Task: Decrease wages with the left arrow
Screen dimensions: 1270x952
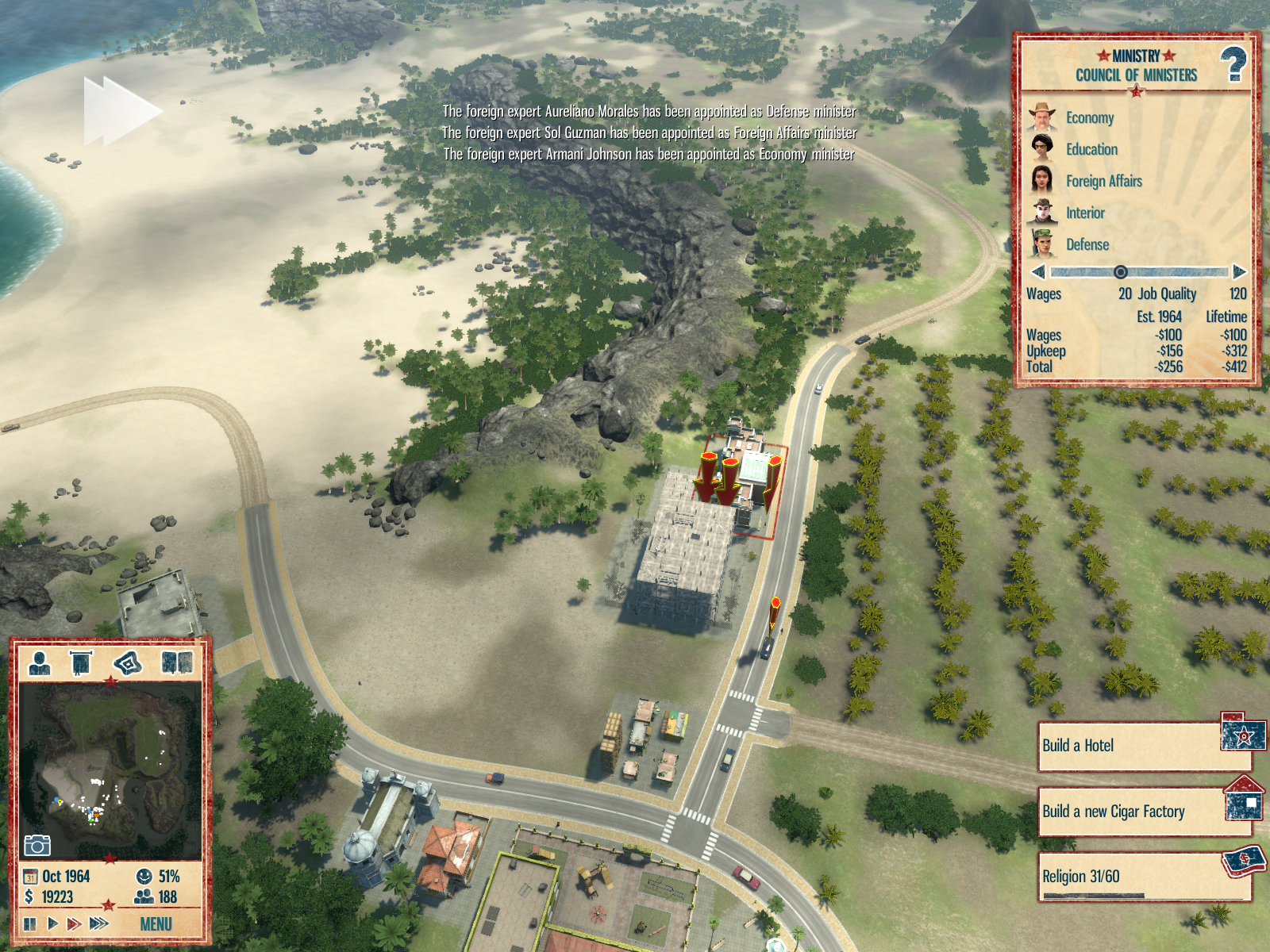Action: tap(1037, 272)
